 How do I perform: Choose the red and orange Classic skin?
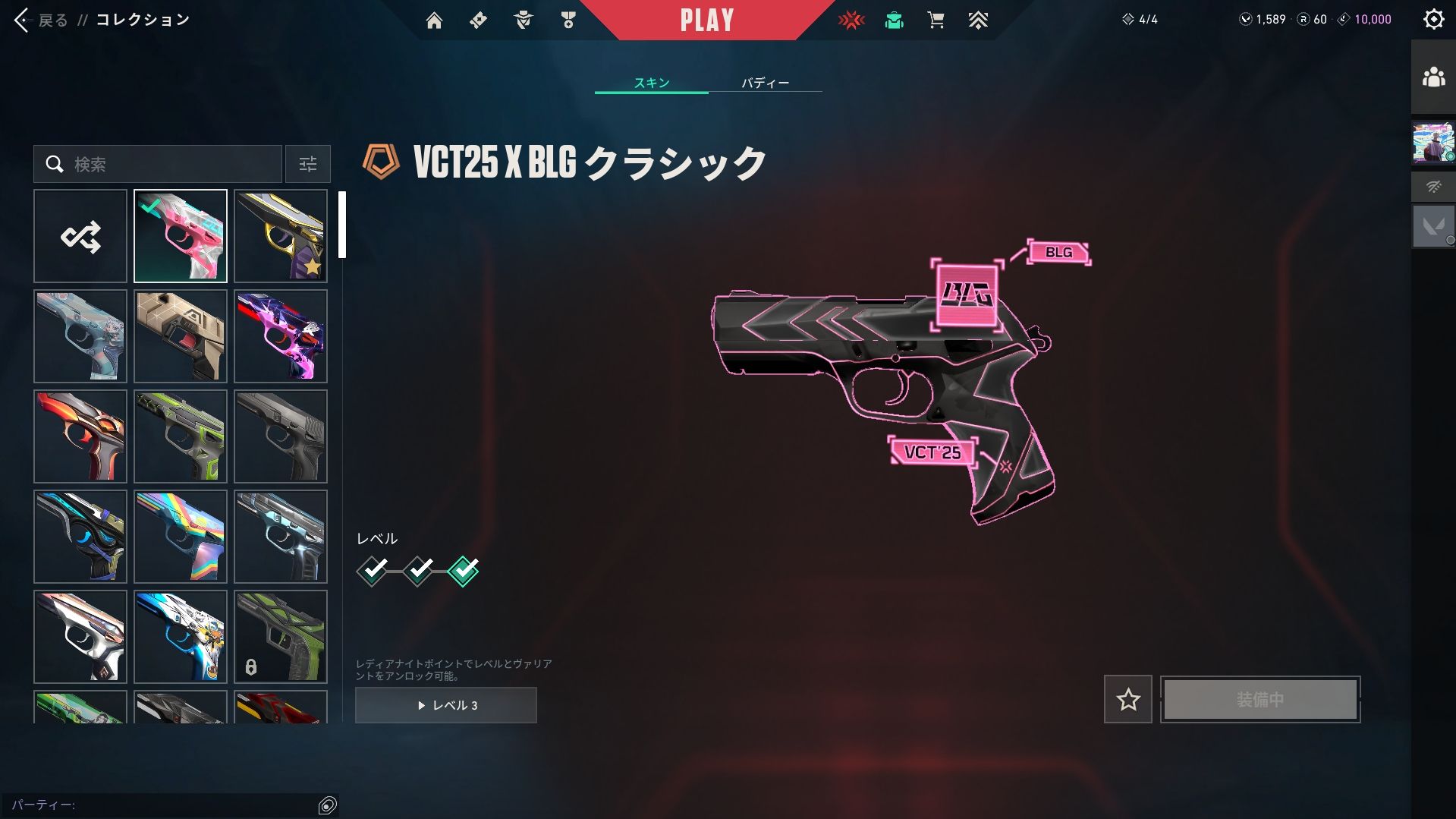tap(80, 436)
